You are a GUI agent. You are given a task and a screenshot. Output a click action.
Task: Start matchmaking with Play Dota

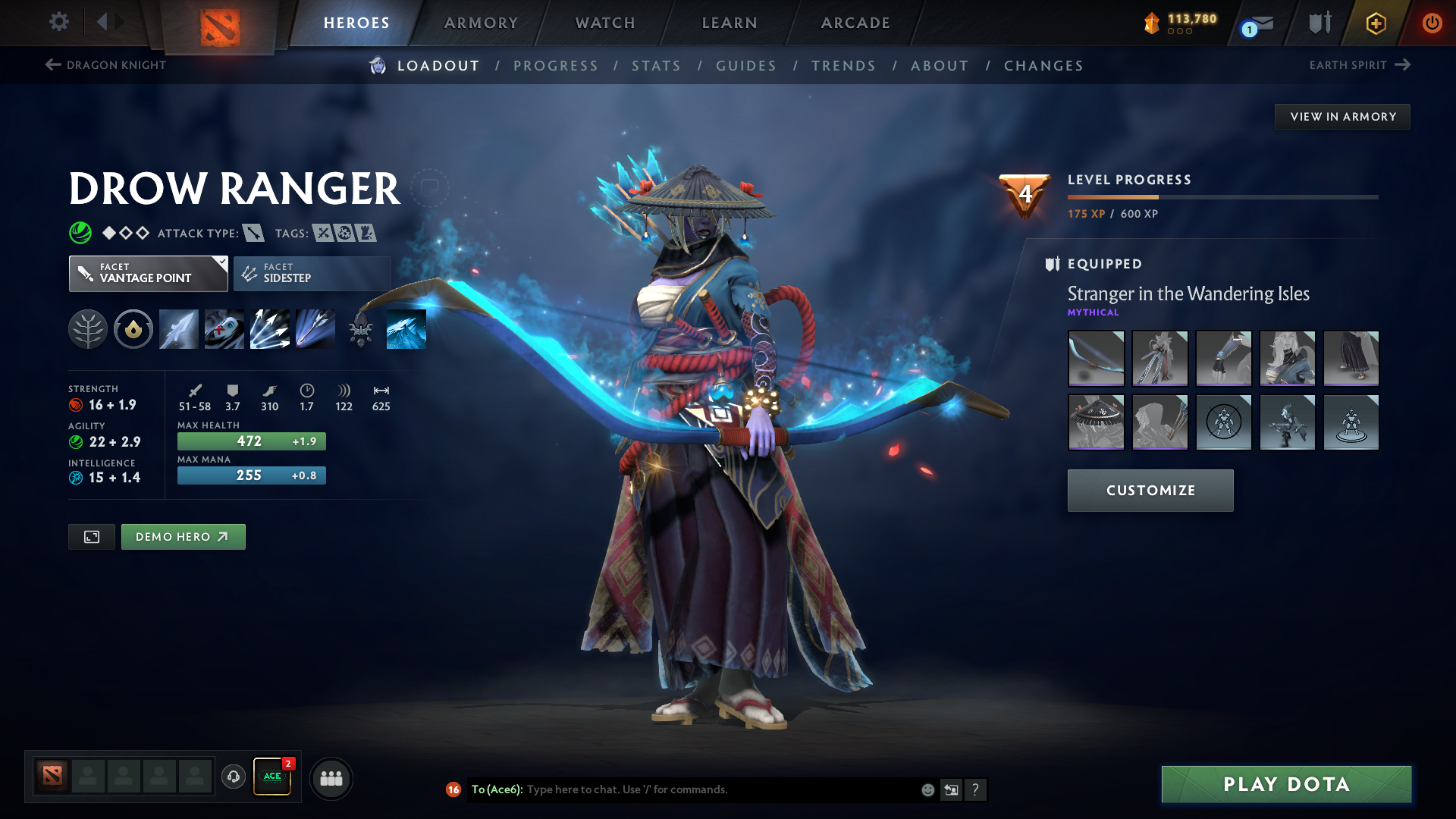(x=1286, y=784)
